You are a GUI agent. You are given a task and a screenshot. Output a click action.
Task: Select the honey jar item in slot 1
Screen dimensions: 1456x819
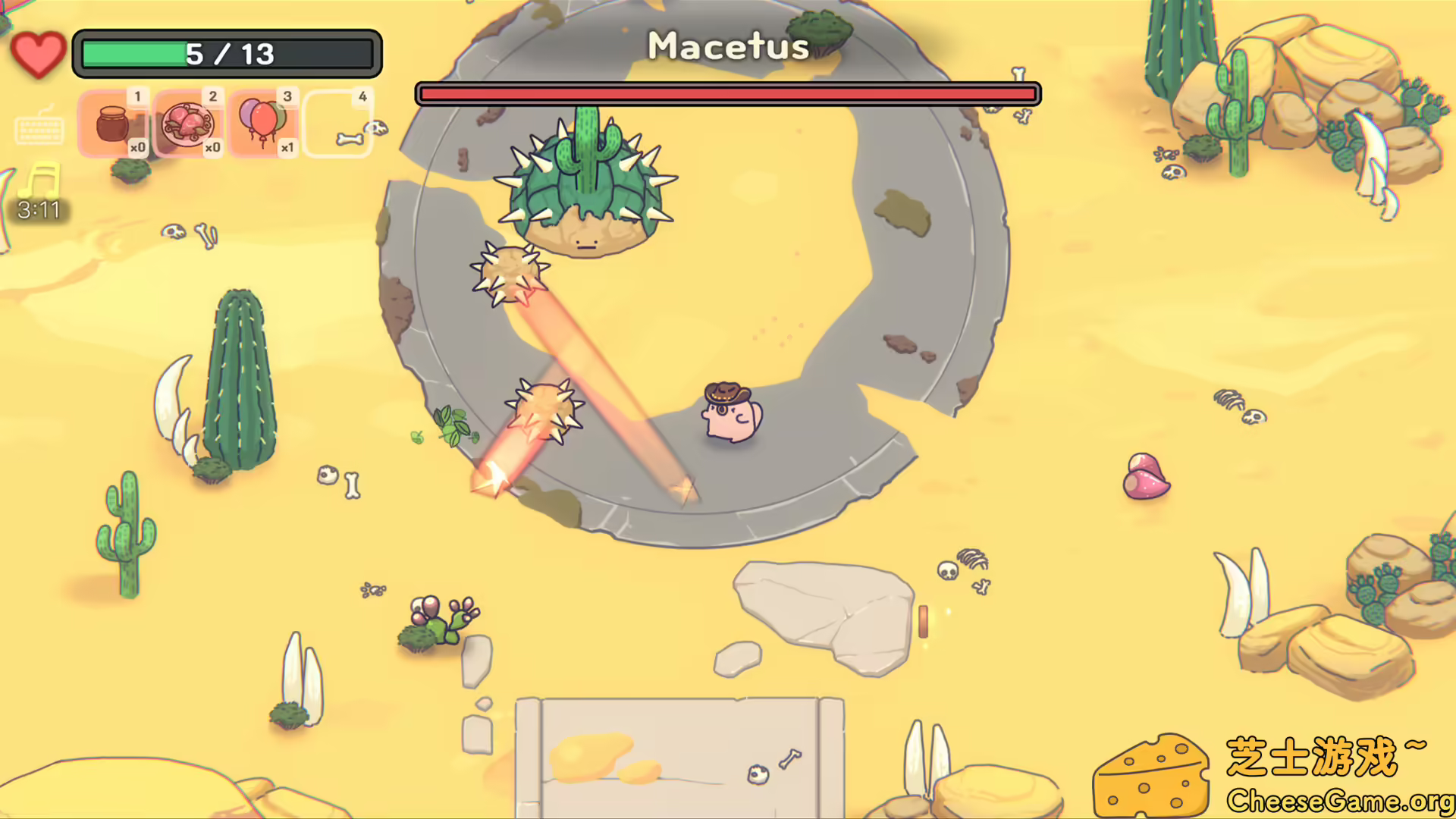pos(114,123)
